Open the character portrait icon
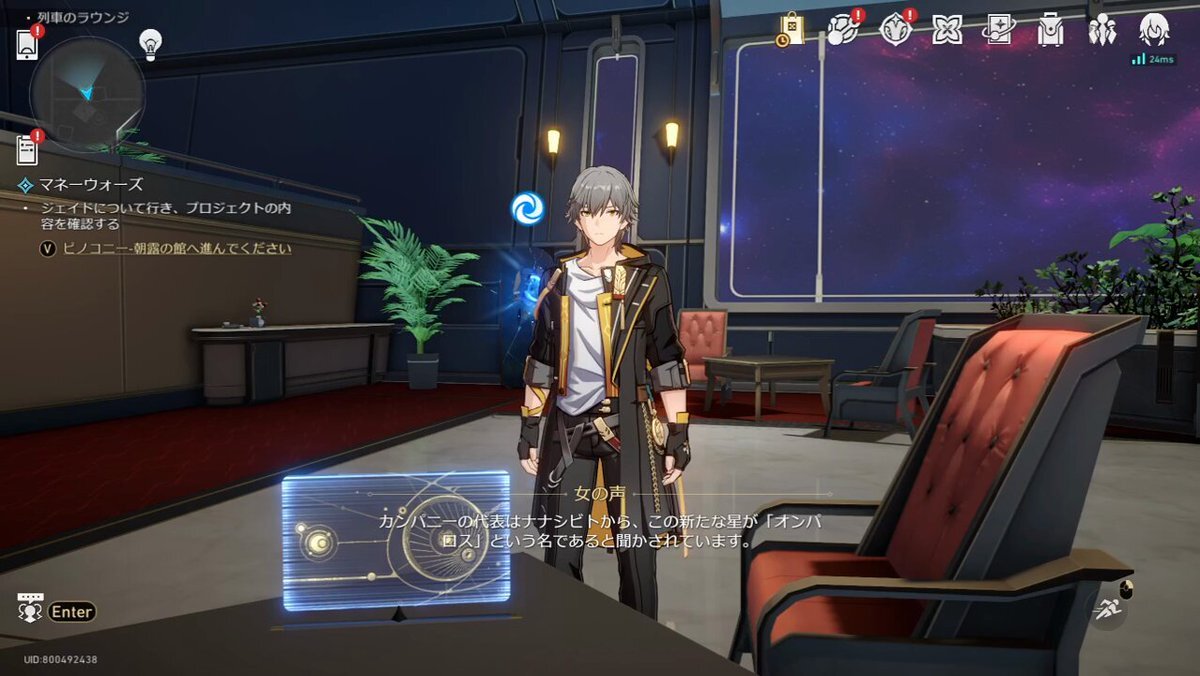The height and width of the screenshot is (676, 1200). tap(1154, 30)
